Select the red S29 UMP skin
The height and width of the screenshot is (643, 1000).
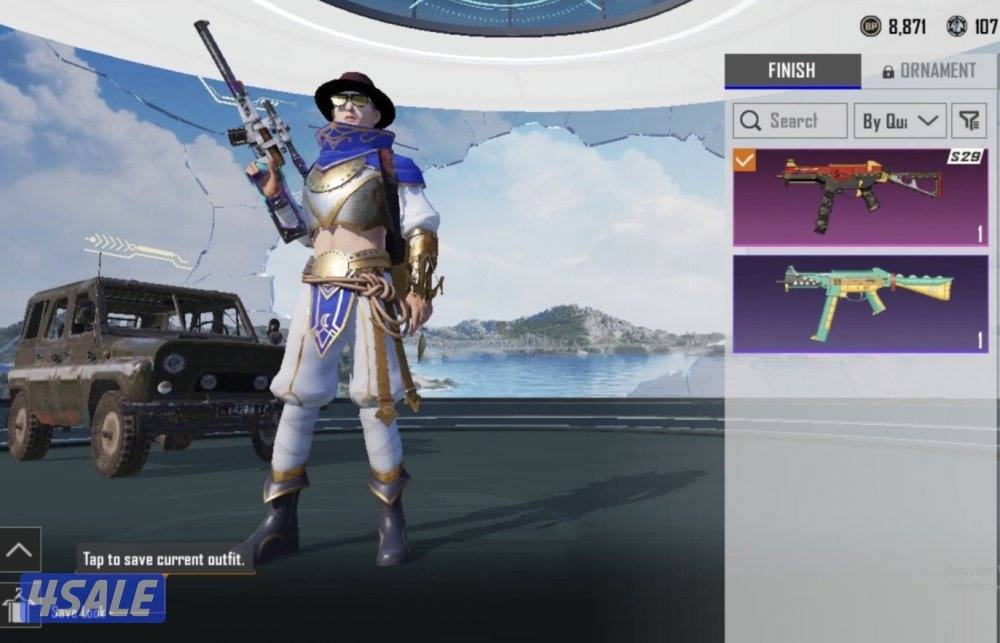pos(860,197)
